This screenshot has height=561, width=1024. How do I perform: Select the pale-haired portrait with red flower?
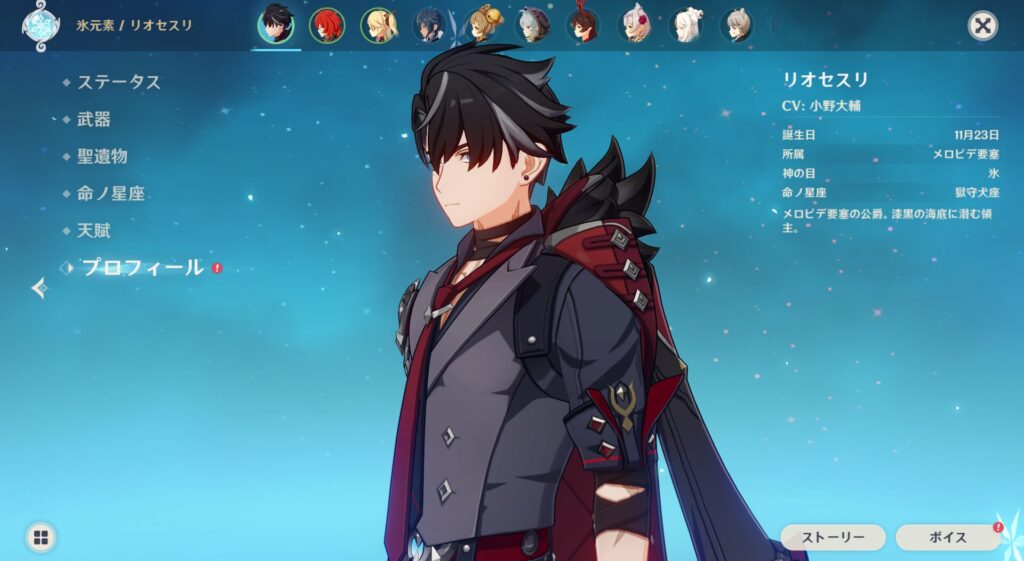pos(636,25)
